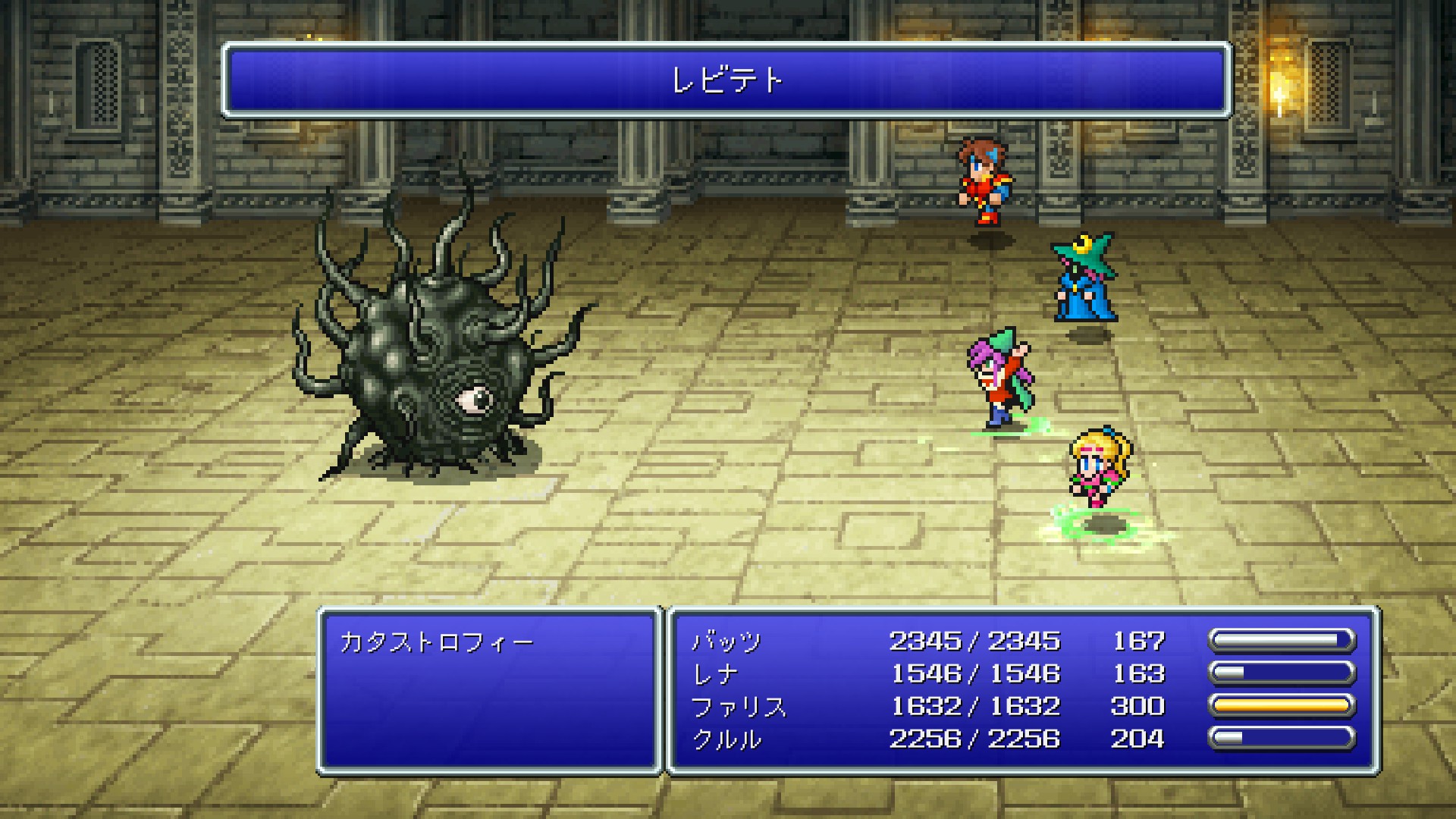The height and width of the screenshot is (819, 1456).
Task: Pick ファリス from the party list
Action: coord(739,707)
